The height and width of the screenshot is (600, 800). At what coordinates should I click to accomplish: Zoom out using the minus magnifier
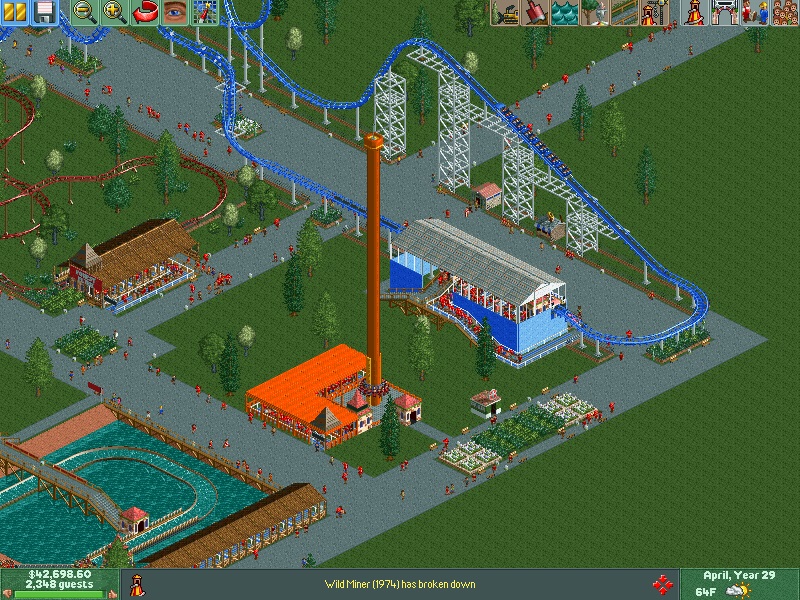[85, 12]
